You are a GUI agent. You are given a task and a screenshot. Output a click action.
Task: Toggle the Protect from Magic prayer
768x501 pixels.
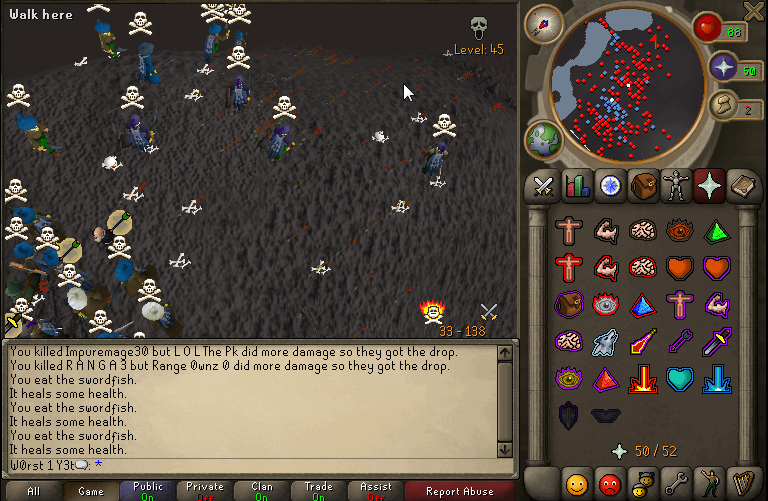tap(642, 341)
